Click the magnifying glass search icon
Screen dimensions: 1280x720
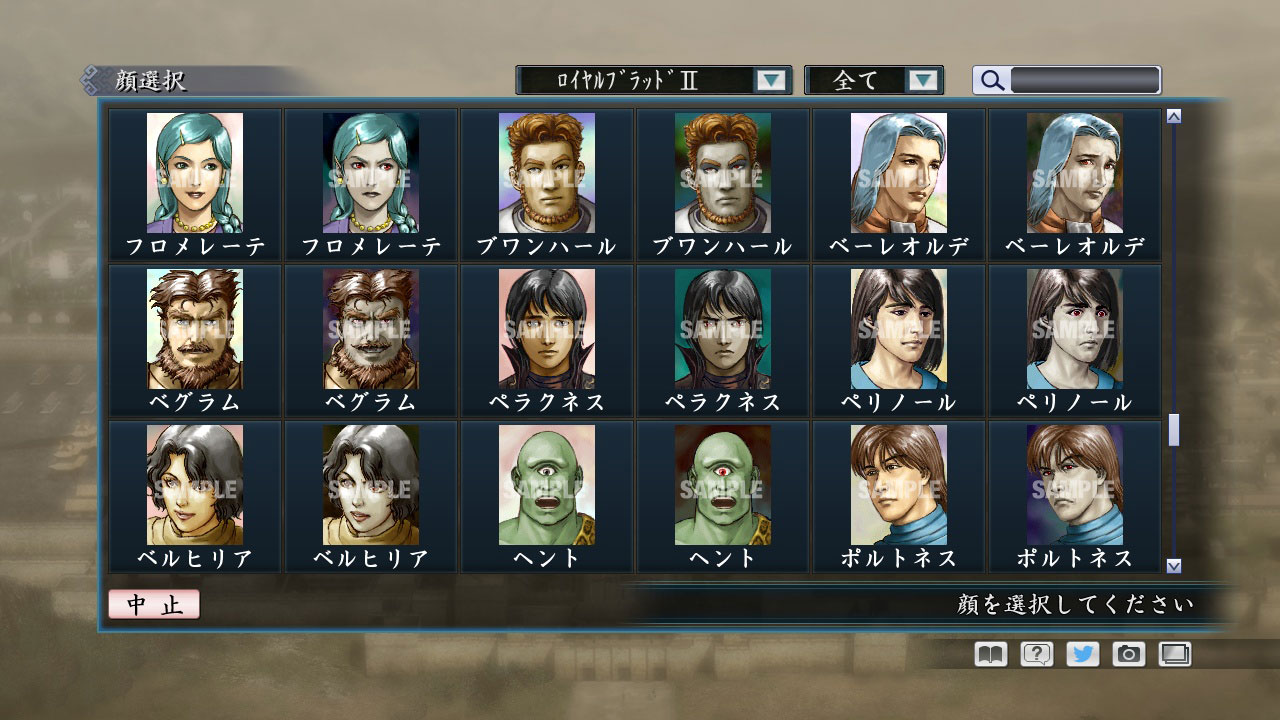[991, 80]
